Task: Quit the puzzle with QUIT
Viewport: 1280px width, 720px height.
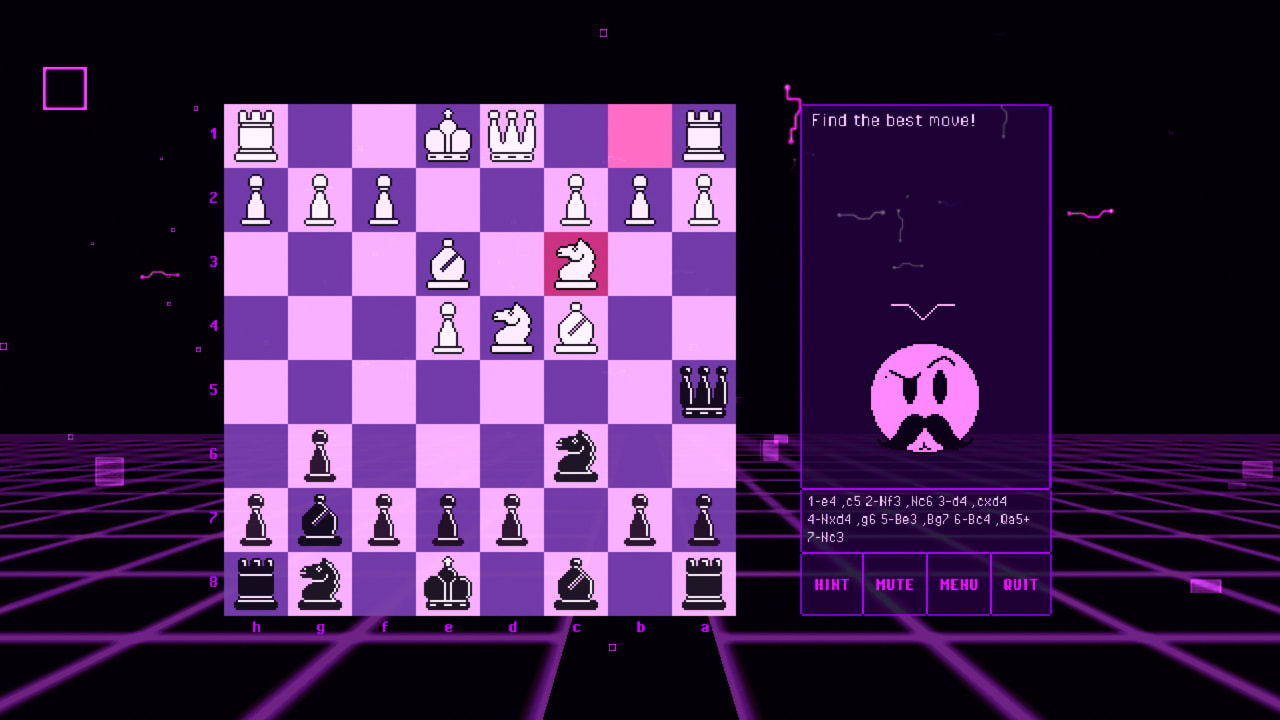Action: pyautogui.click(x=1021, y=584)
